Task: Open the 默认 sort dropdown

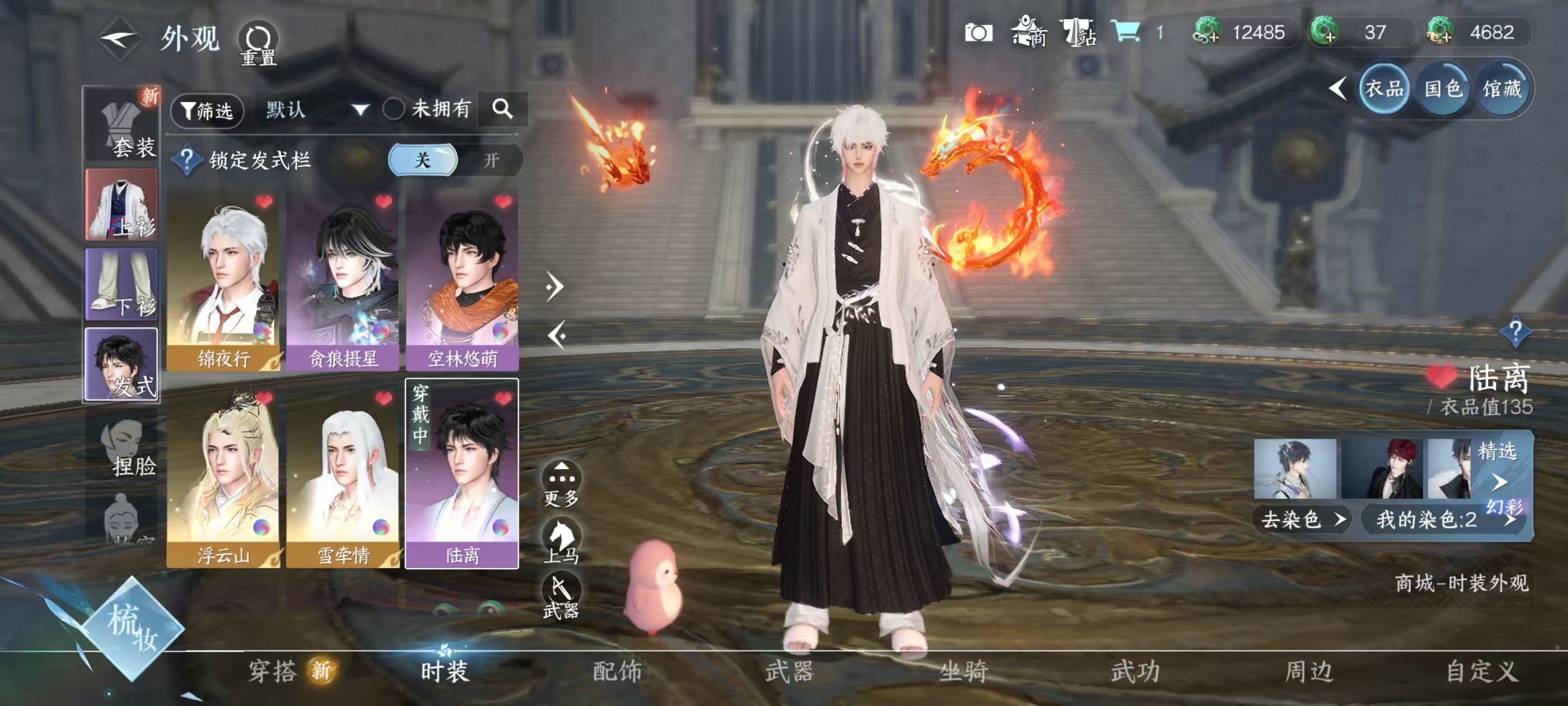Action: (x=316, y=110)
